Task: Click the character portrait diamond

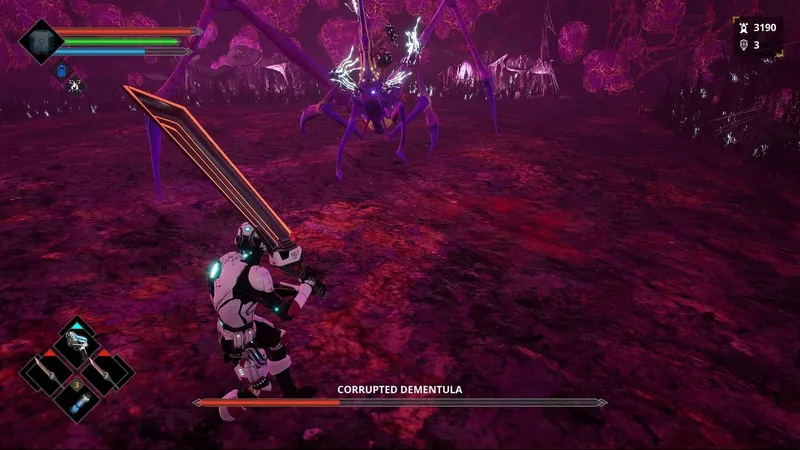Action: (41, 41)
